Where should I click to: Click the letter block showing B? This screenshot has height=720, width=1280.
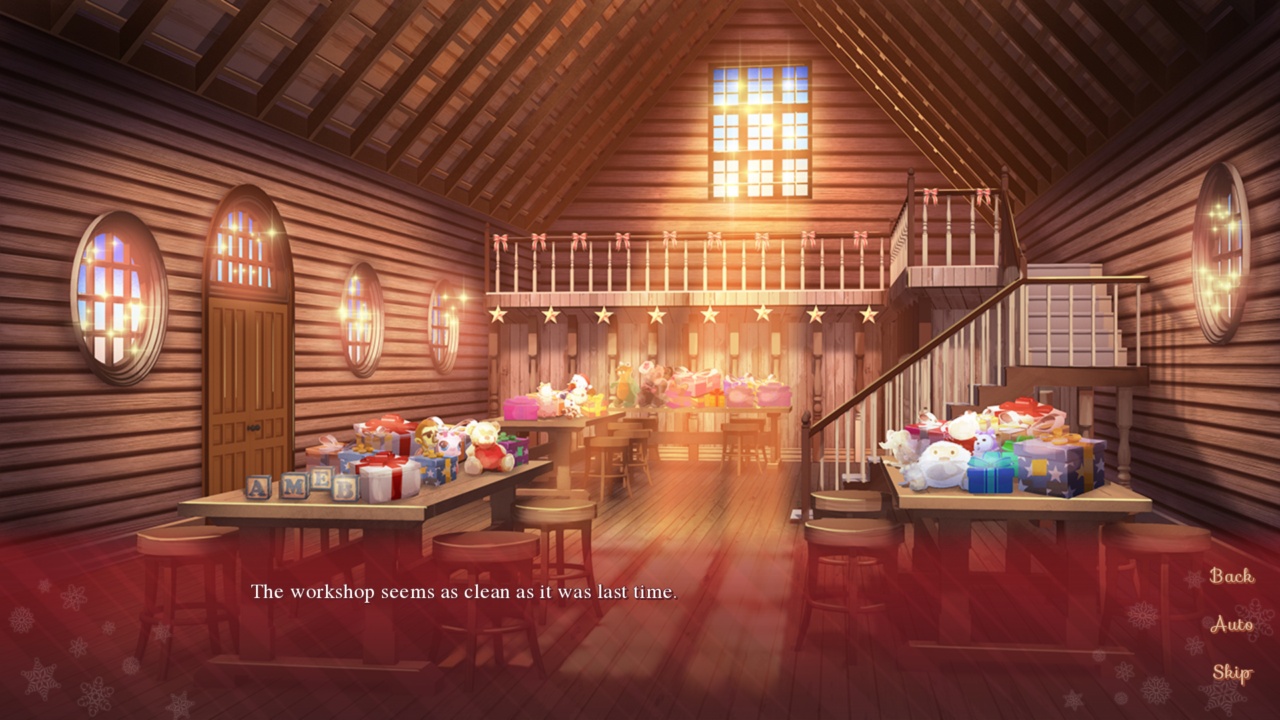(344, 488)
